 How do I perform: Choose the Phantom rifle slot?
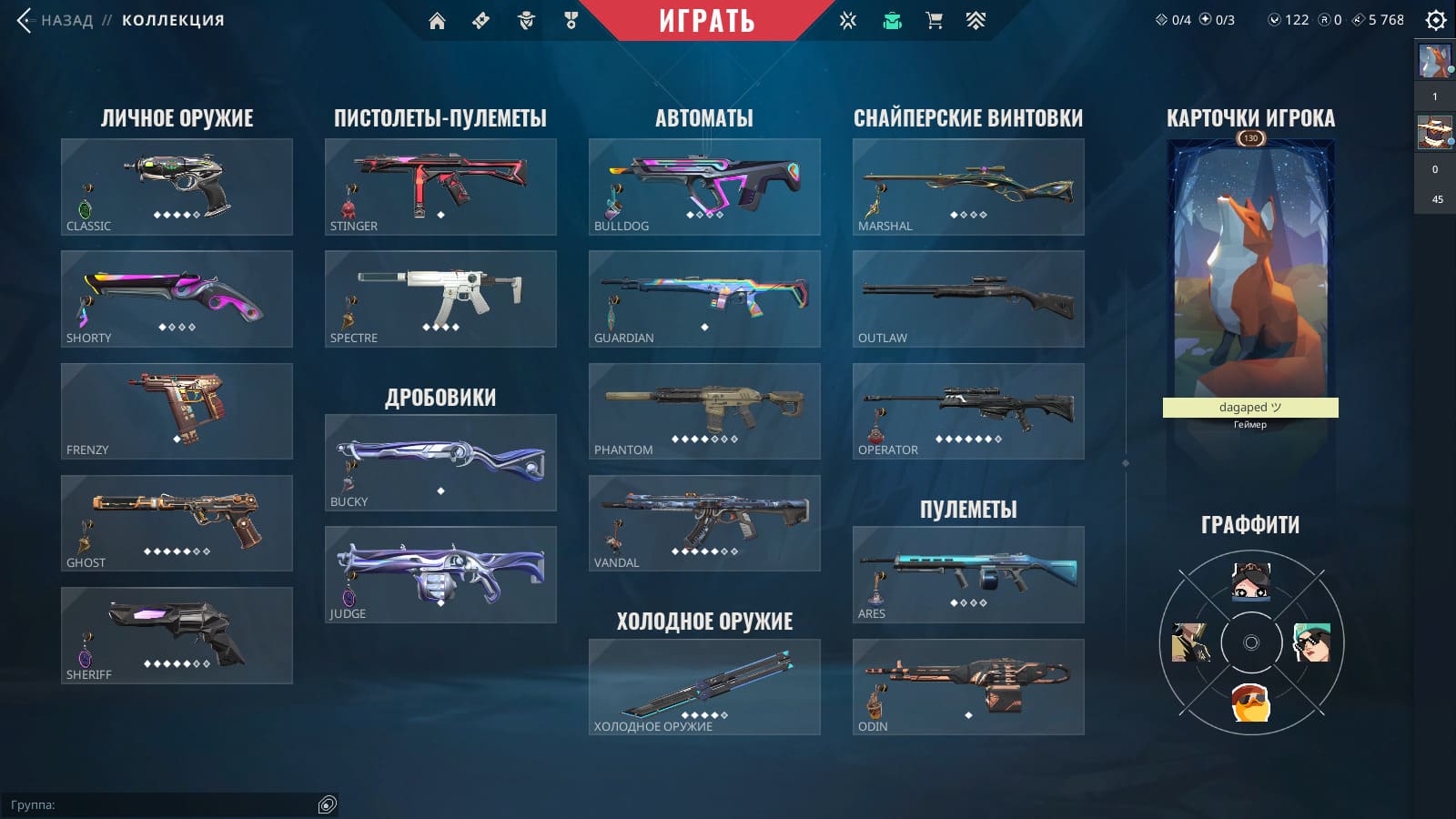(x=704, y=411)
